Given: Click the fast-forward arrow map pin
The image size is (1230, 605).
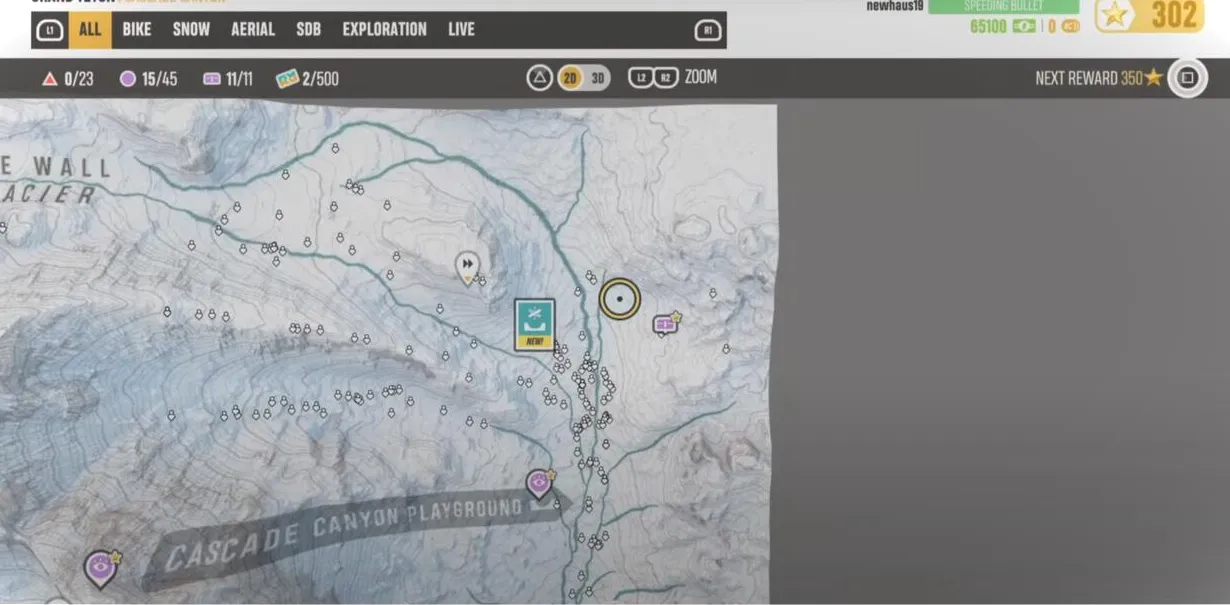Looking at the screenshot, I should pos(467,266).
